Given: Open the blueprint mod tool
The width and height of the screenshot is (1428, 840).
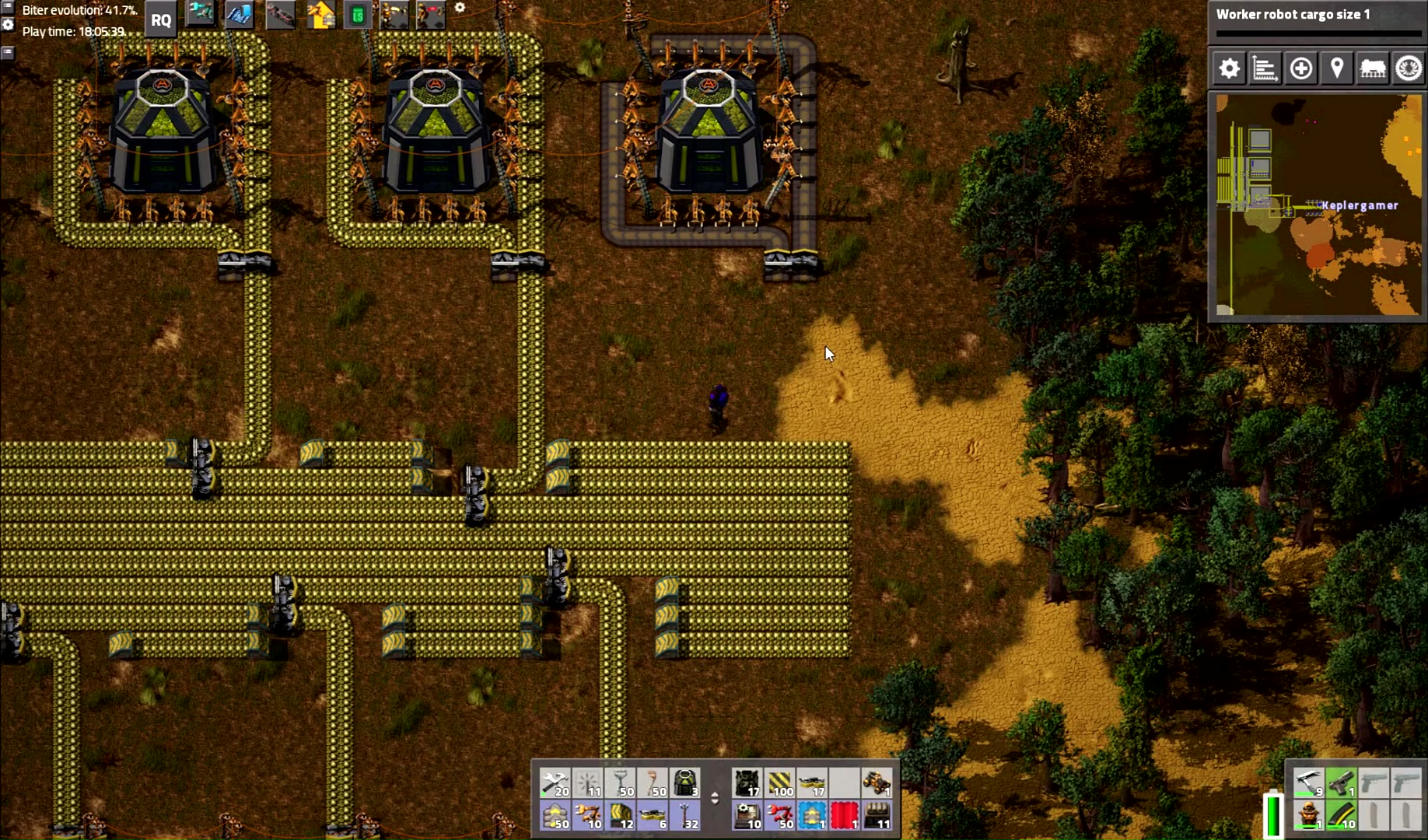Looking at the screenshot, I should pos(240,15).
